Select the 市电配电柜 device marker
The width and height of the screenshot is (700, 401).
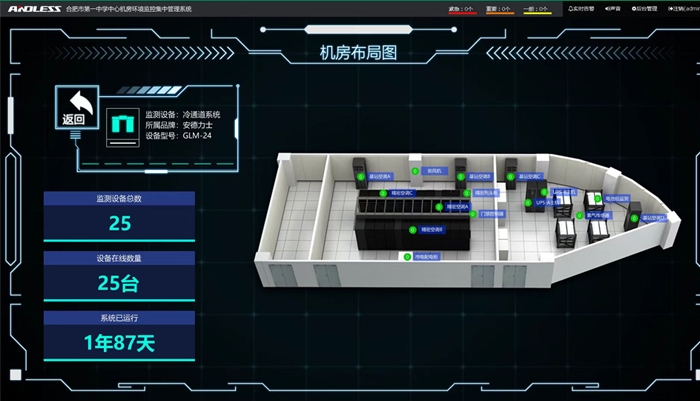408,257
